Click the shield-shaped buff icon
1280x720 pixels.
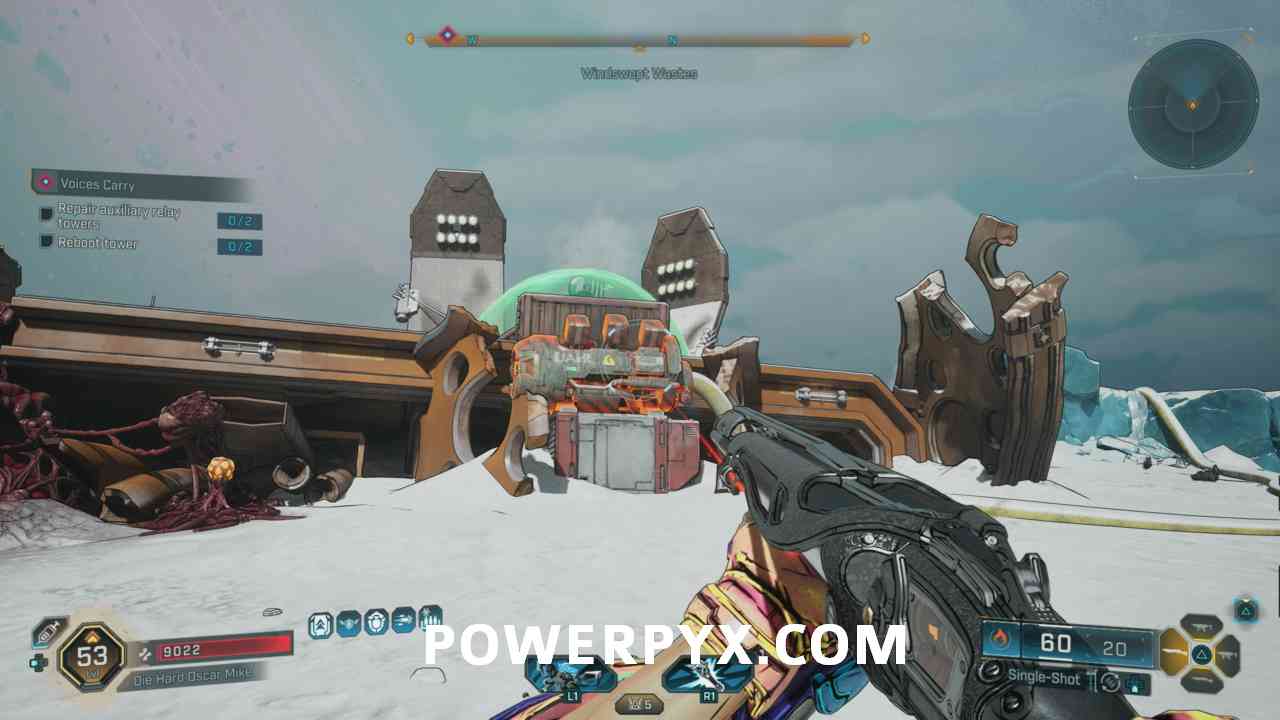(376, 623)
